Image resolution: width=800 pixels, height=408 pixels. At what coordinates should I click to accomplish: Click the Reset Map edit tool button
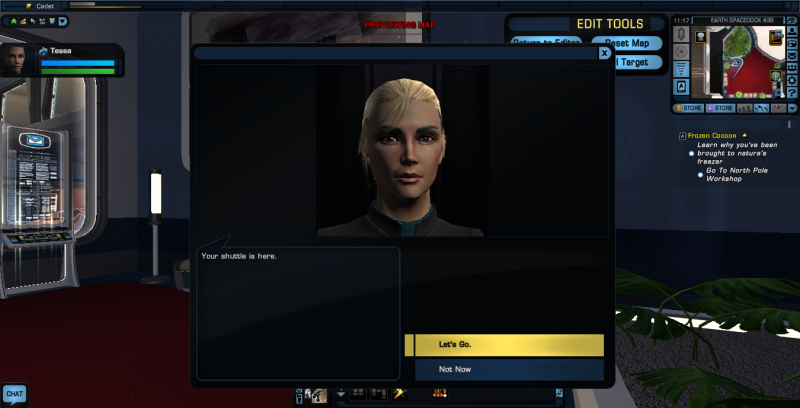pos(626,43)
